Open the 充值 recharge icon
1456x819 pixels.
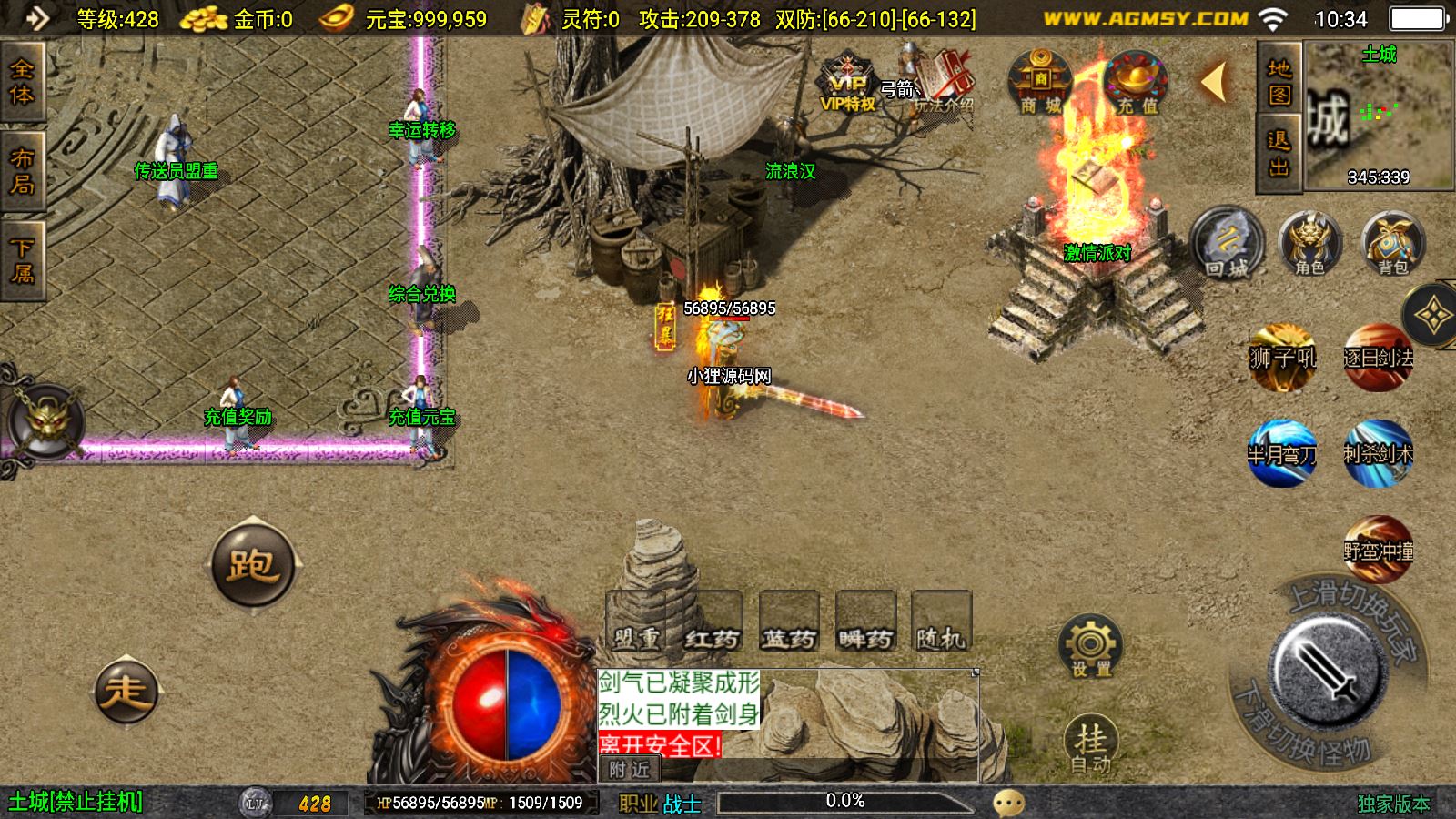click(x=1136, y=84)
